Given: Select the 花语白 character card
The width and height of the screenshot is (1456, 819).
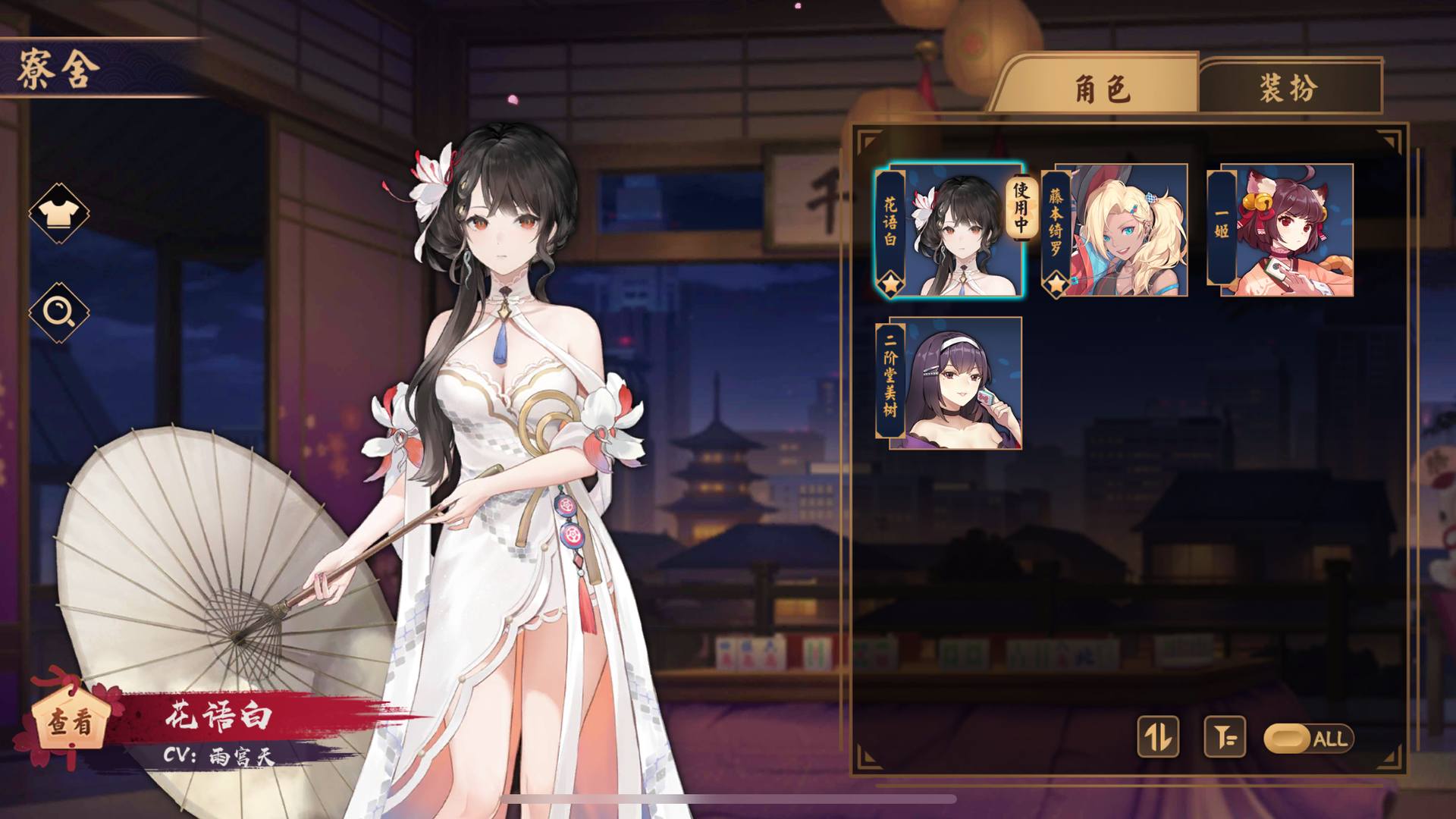Looking at the screenshot, I should 949,231.
